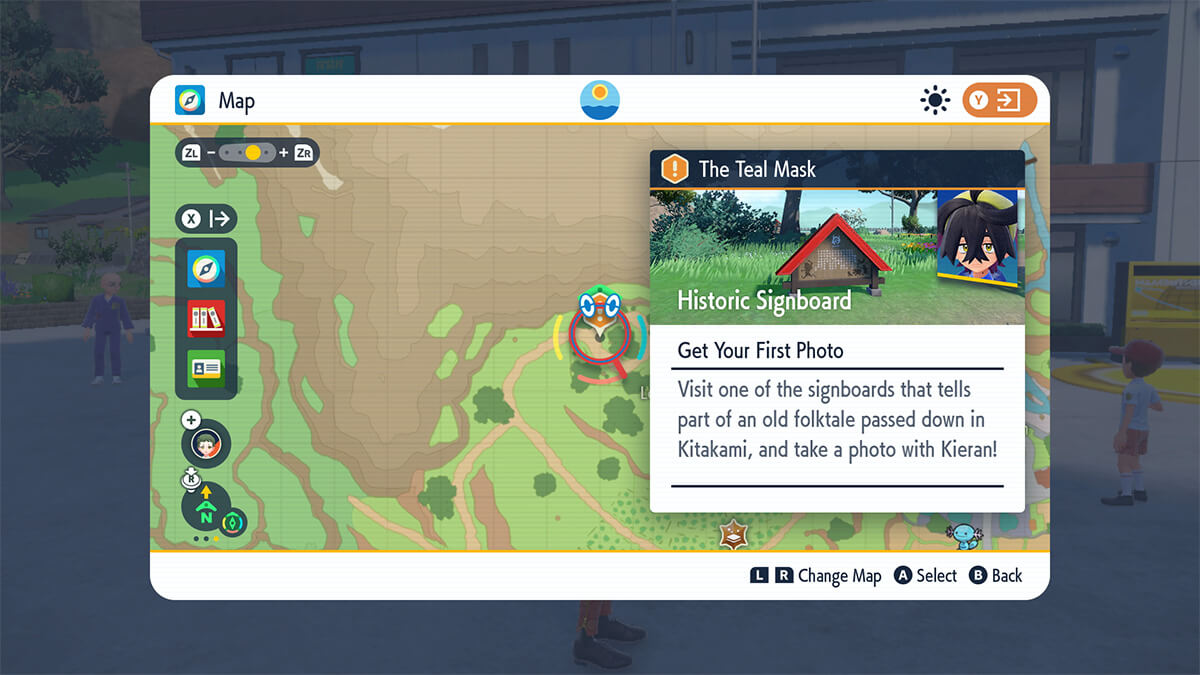
Task: Open the compass map app icon
Action: pyautogui.click(x=206, y=269)
